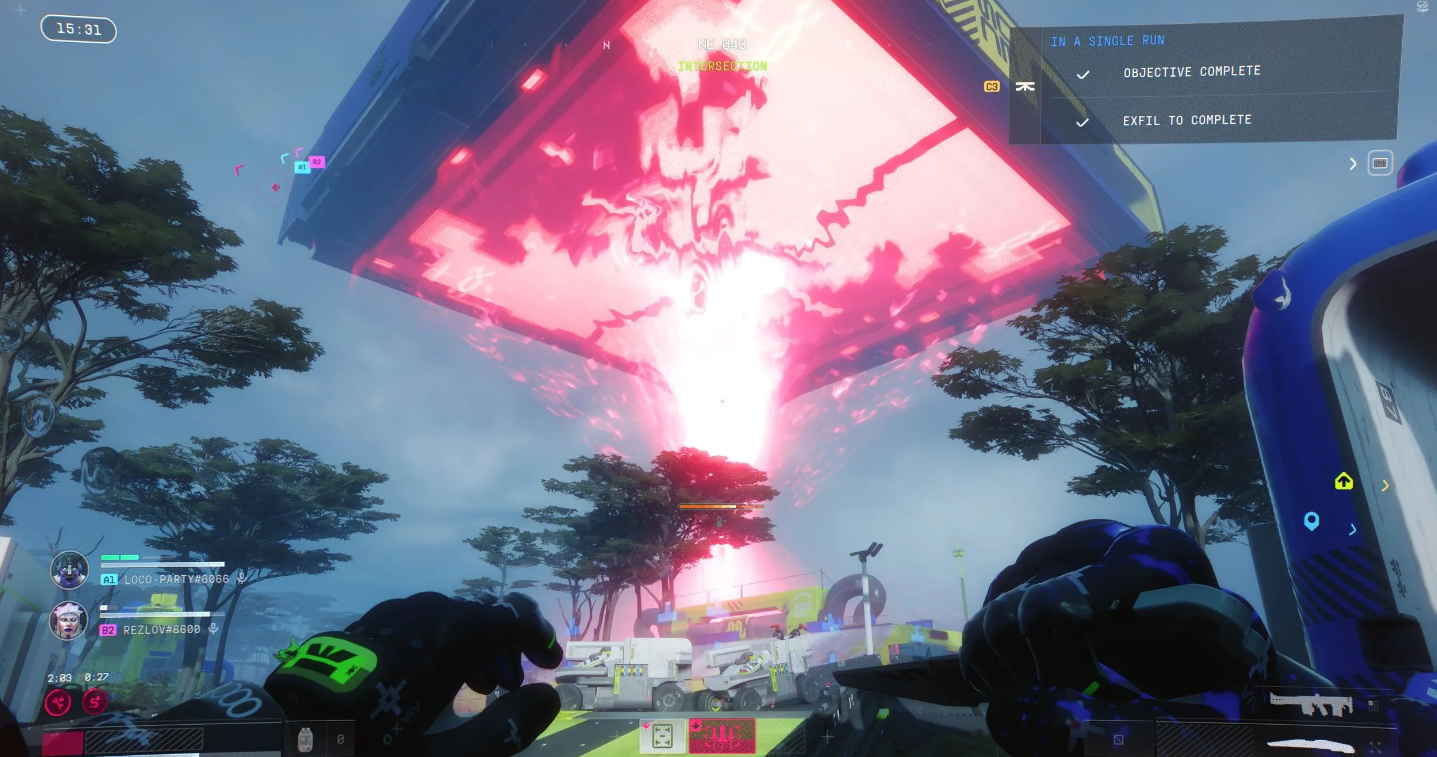The width and height of the screenshot is (1437, 757).
Task: Select the white scanner consumable slot
Action: point(662,737)
